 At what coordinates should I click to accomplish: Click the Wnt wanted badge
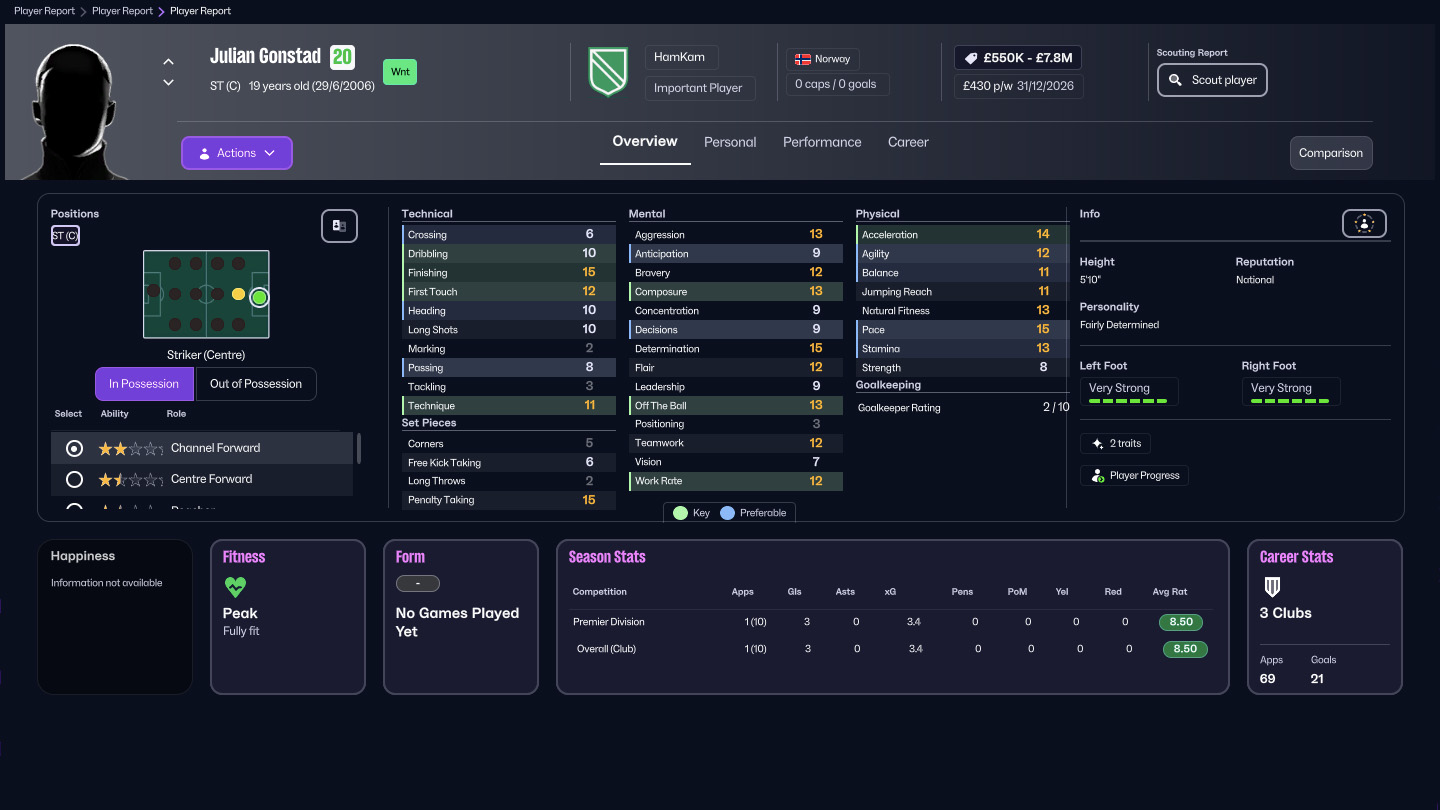point(399,72)
